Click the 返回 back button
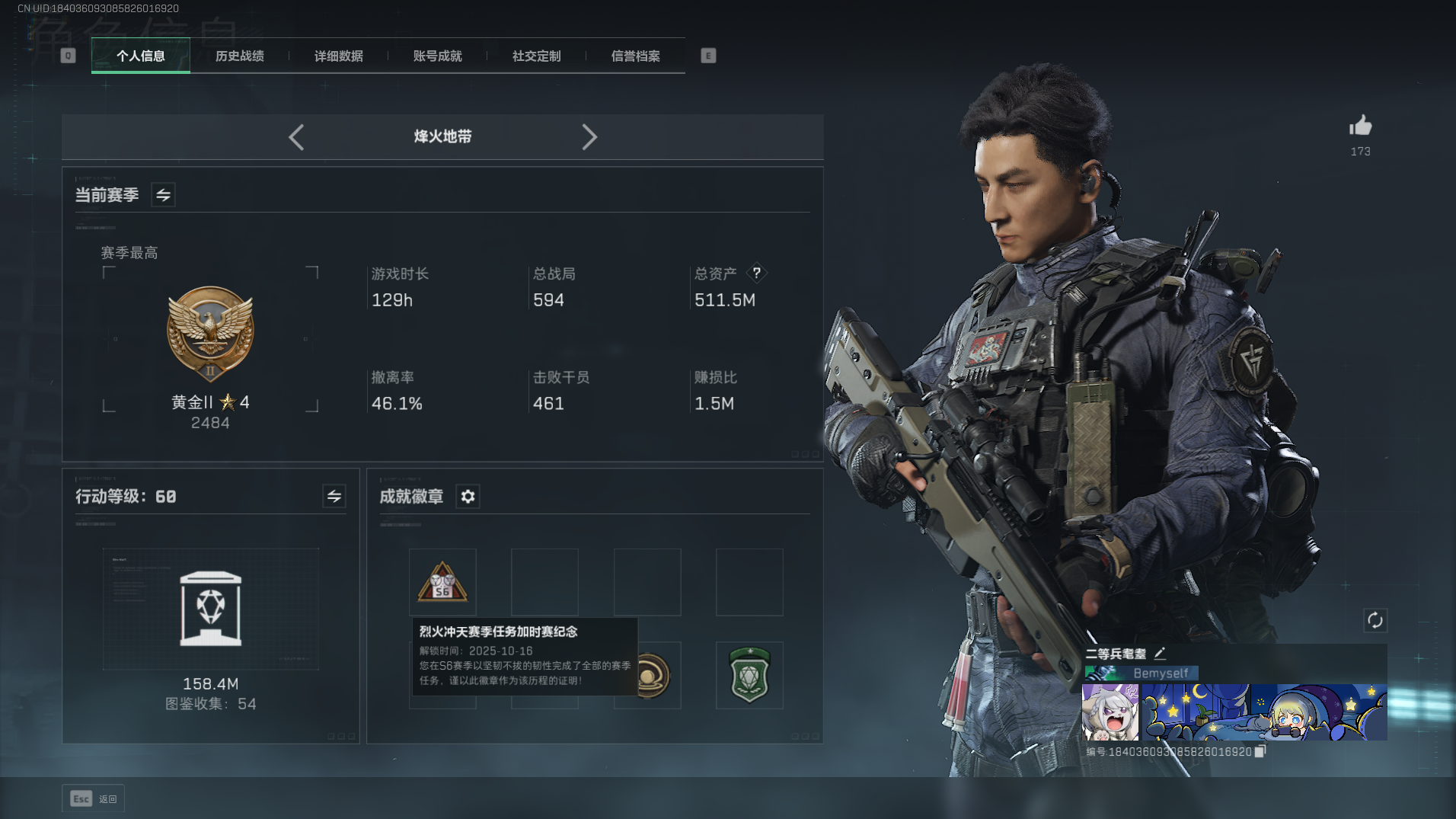 [94, 798]
